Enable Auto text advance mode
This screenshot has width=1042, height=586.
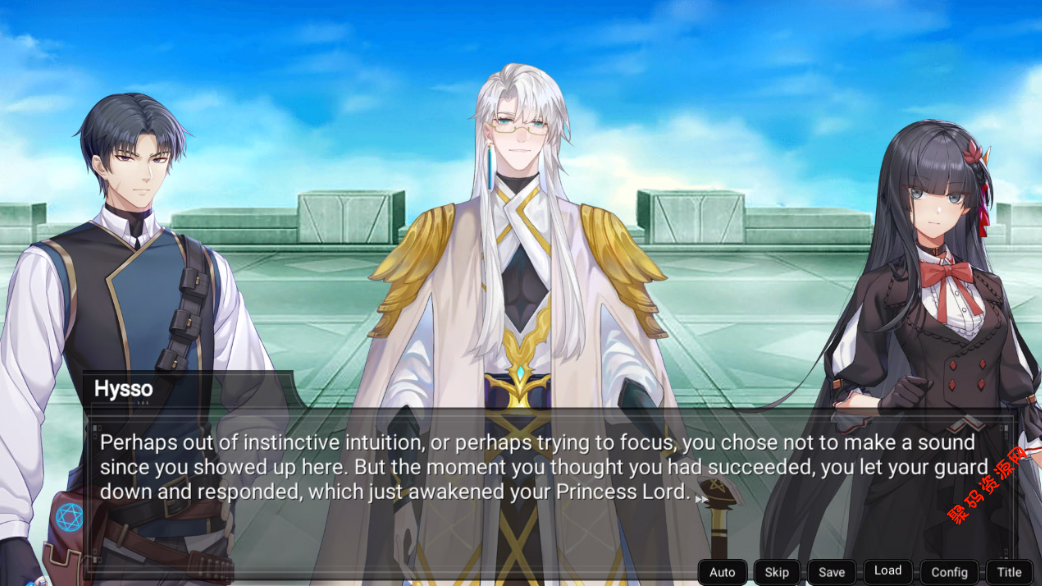click(722, 572)
